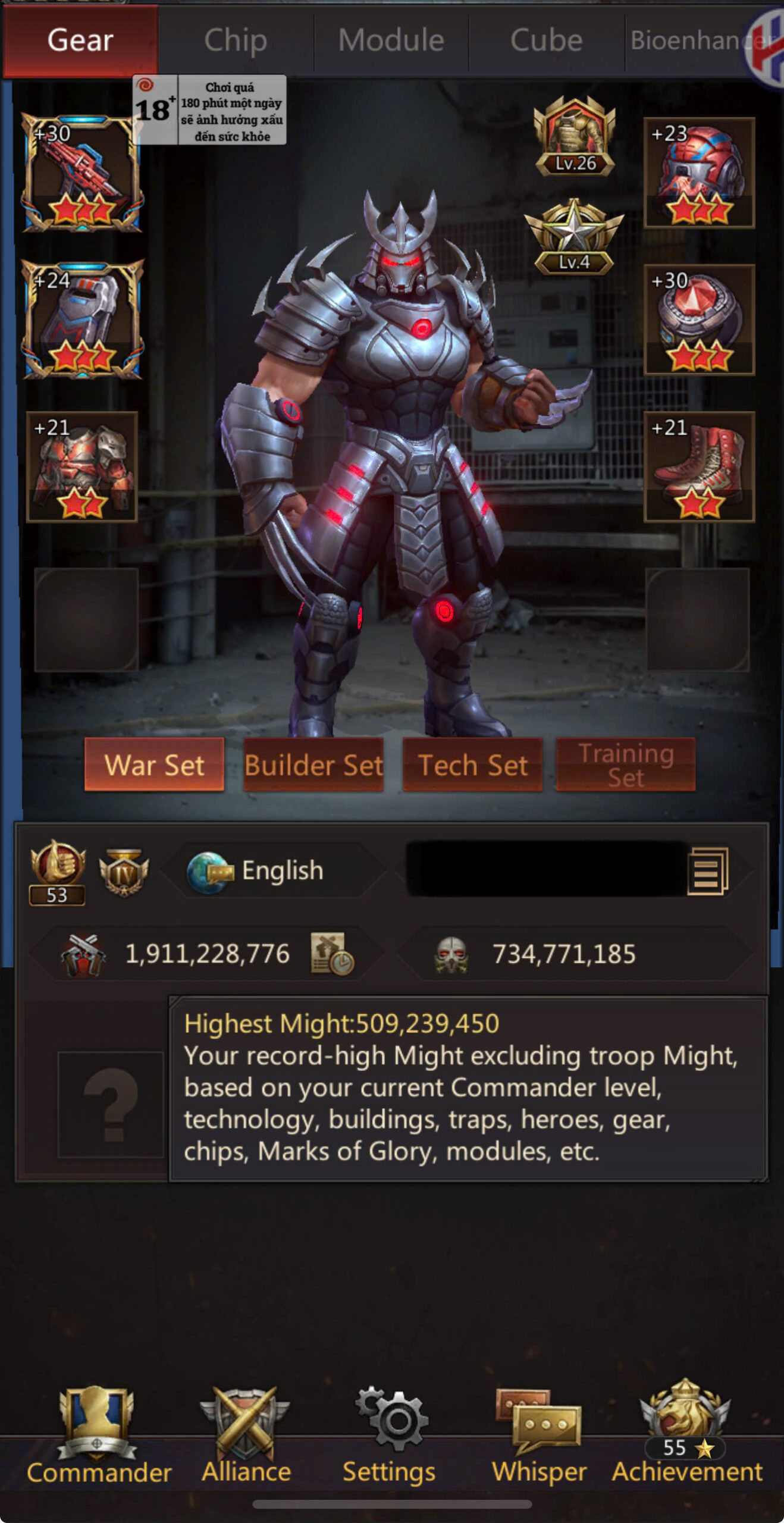Viewport: 784px width, 1523px height.
Task: Click the +24 gauntlet gear slot
Action: pyautogui.click(x=82, y=319)
